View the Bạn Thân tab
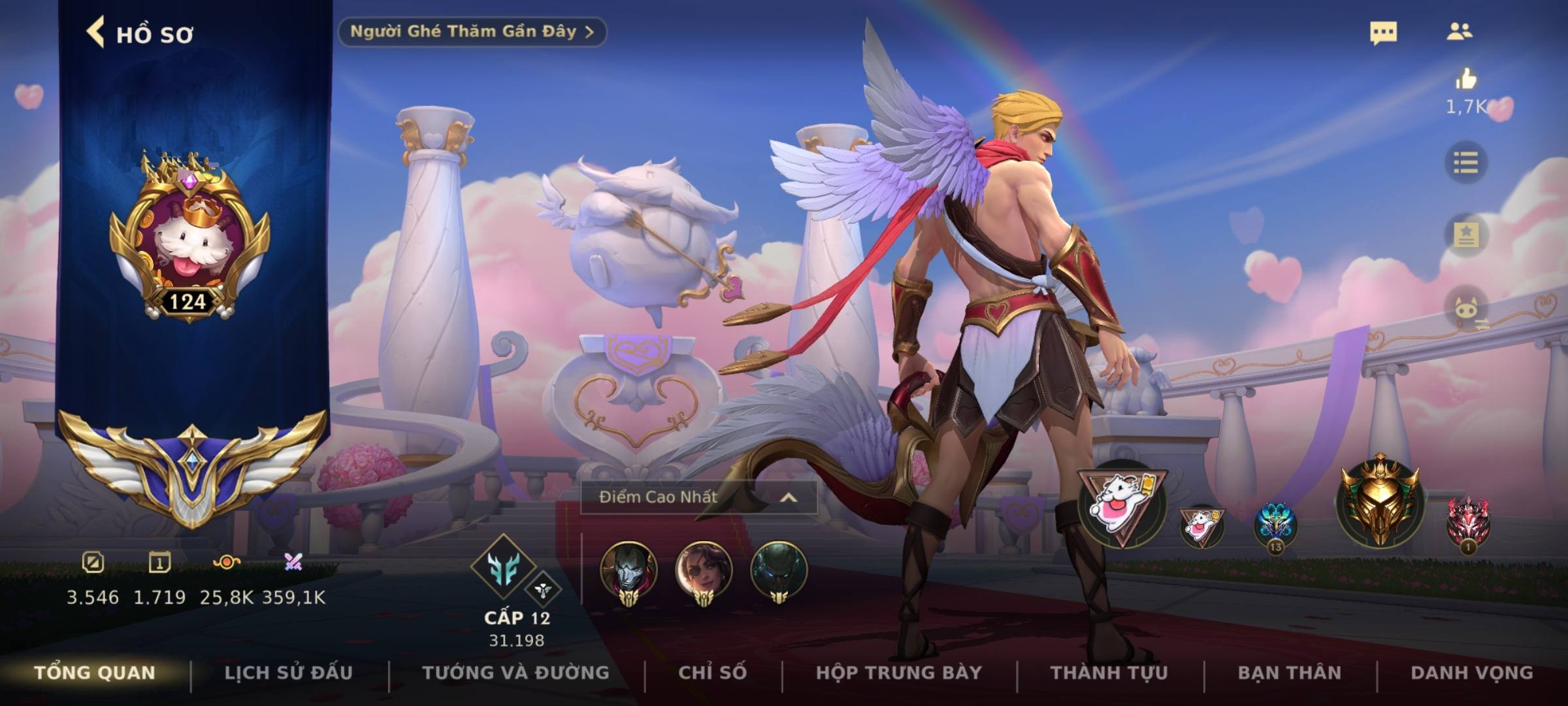 [1289, 673]
